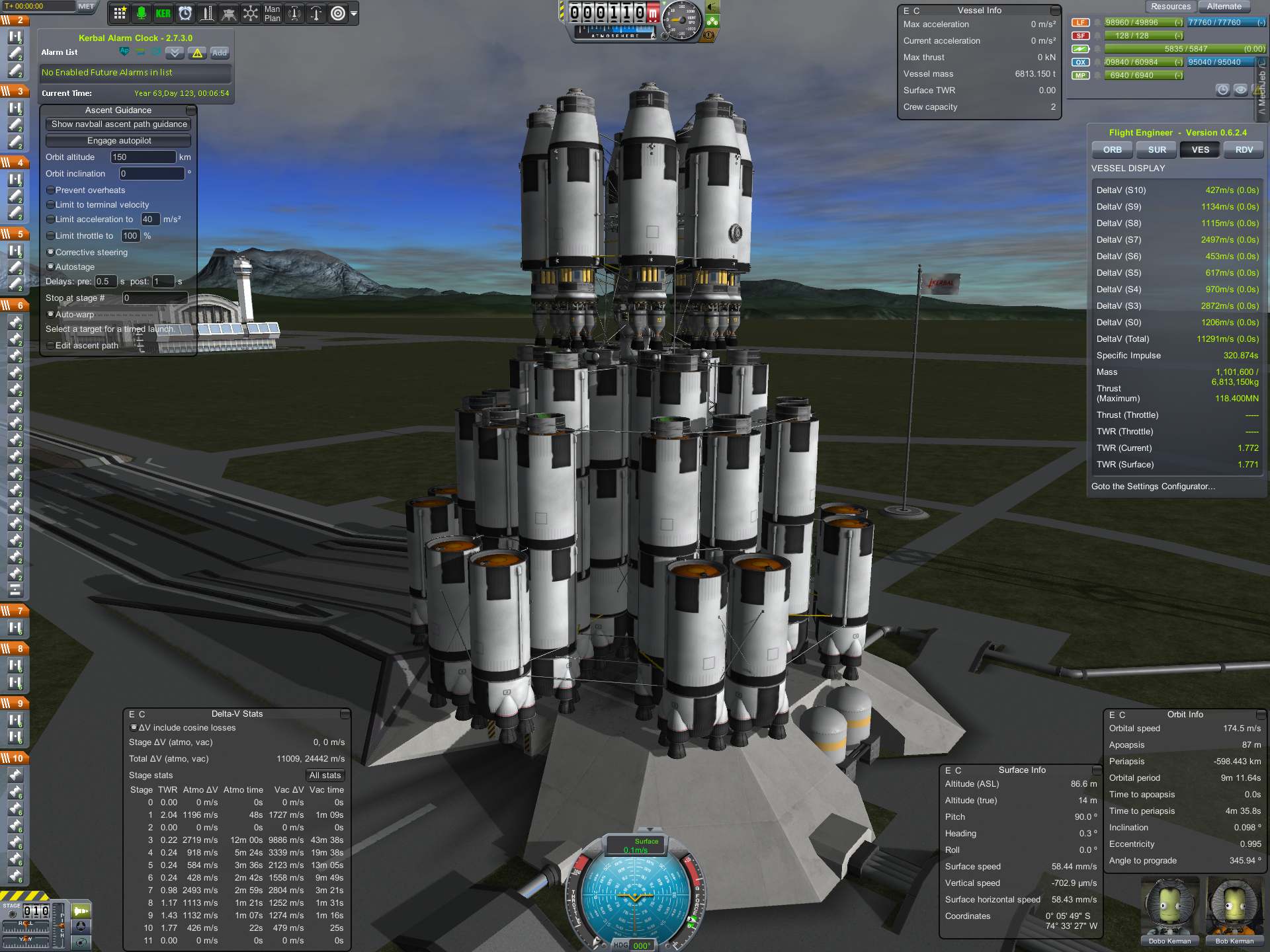This screenshot has height=952, width=1270.
Task: Enable Limit to terminal velocity
Action: pyautogui.click(x=51, y=205)
